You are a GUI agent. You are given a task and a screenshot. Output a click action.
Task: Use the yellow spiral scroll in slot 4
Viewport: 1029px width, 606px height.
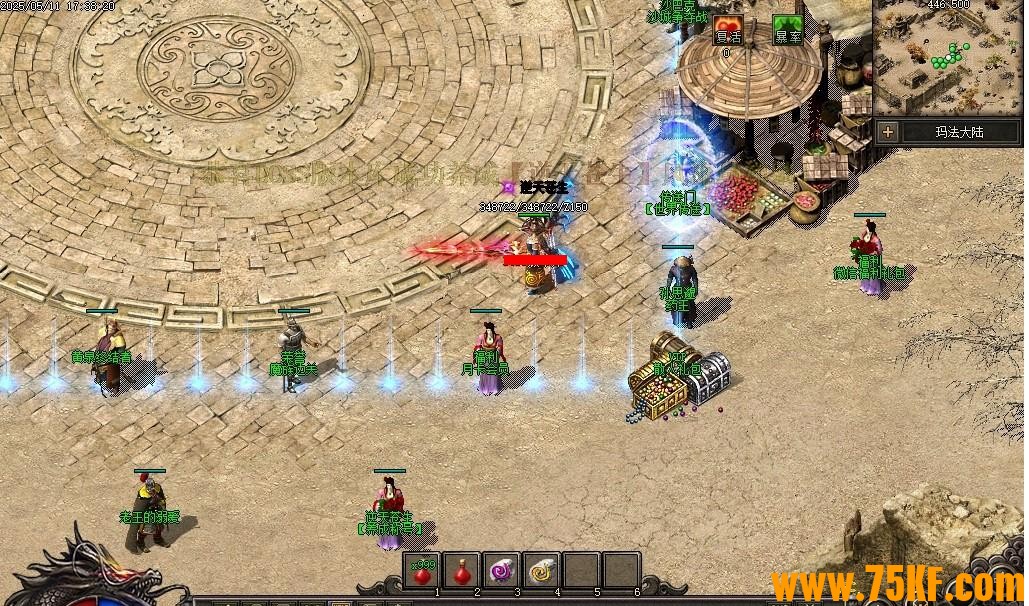(x=541, y=572)
